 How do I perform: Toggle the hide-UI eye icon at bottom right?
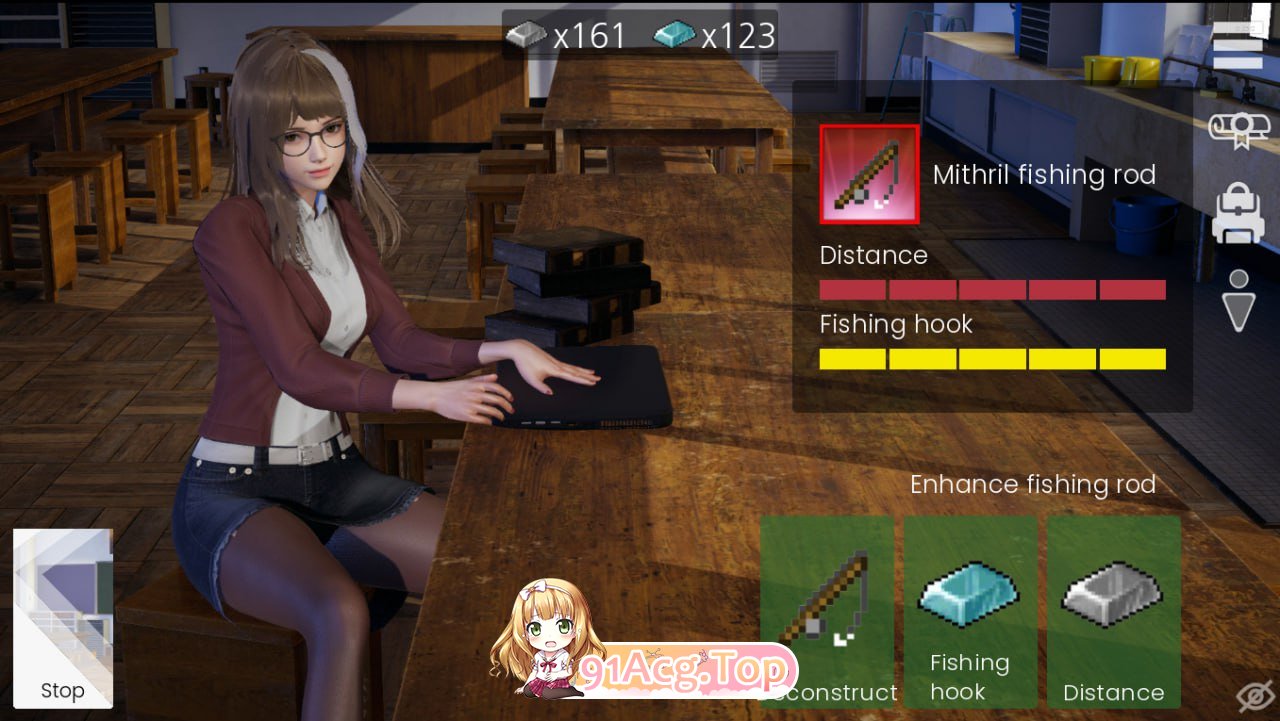pyautogui.click(x=1256, y=695)
